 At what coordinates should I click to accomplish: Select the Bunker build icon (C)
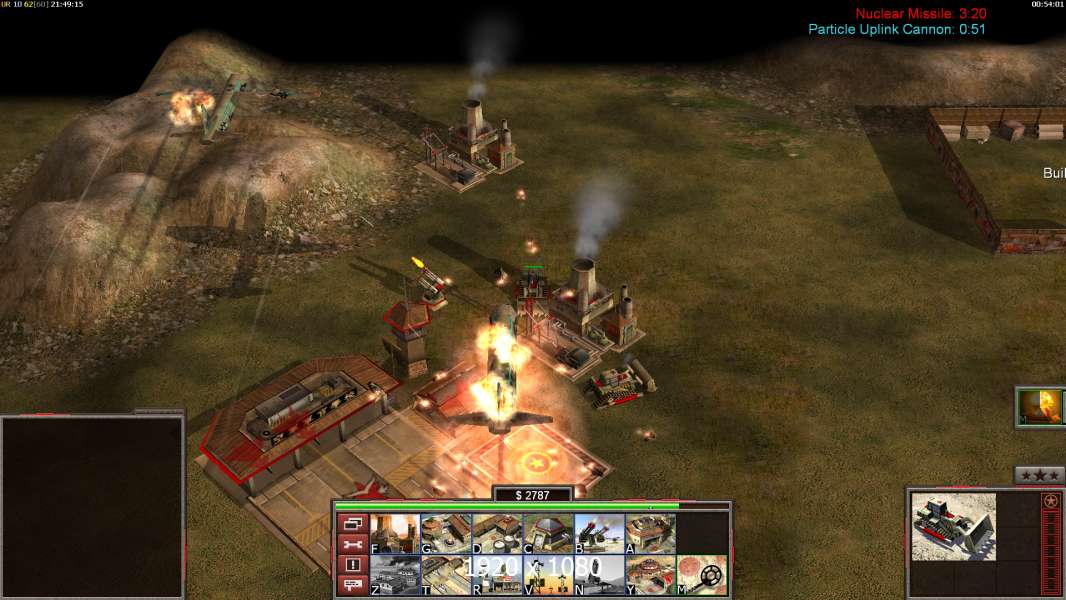(x=548, y=534)
